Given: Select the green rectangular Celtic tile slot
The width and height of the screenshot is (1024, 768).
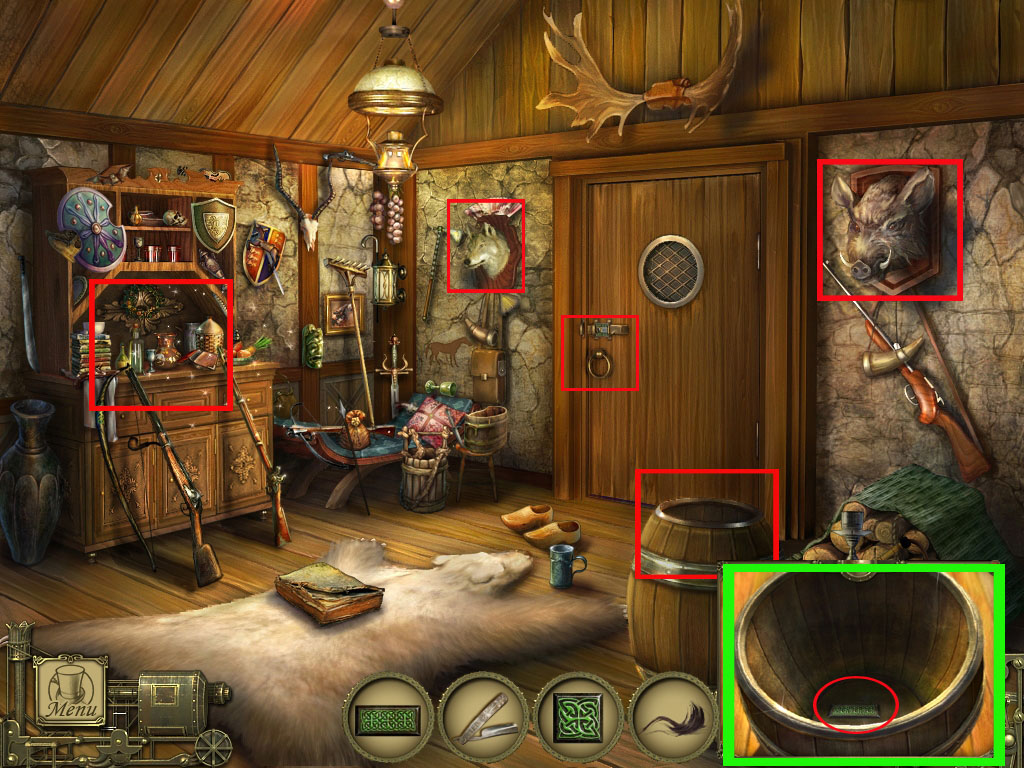Looking at the screenshot, I should point(389,721).
